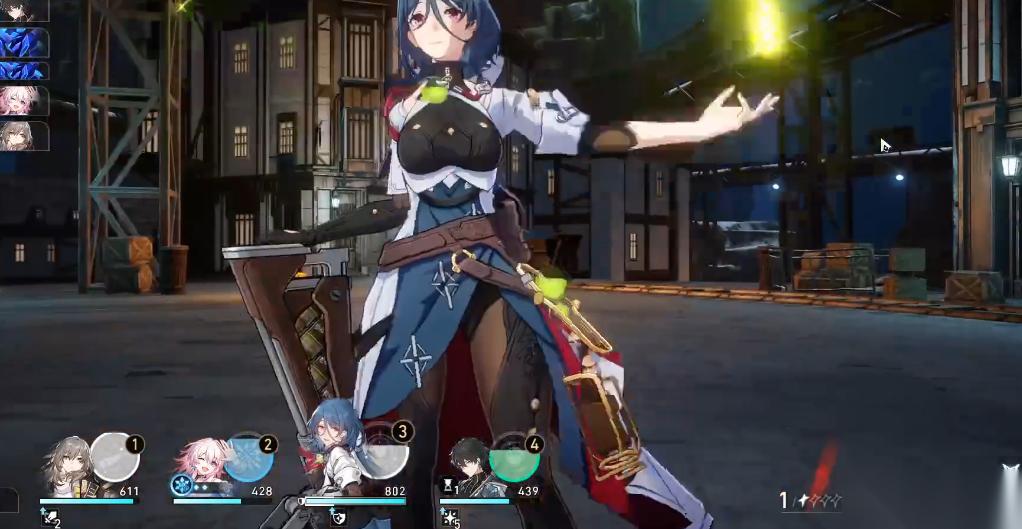Screen dimensions: 1022x529
Task: Select Natasha's party portrait with 802 HP
Action: (x=333, y=460)
